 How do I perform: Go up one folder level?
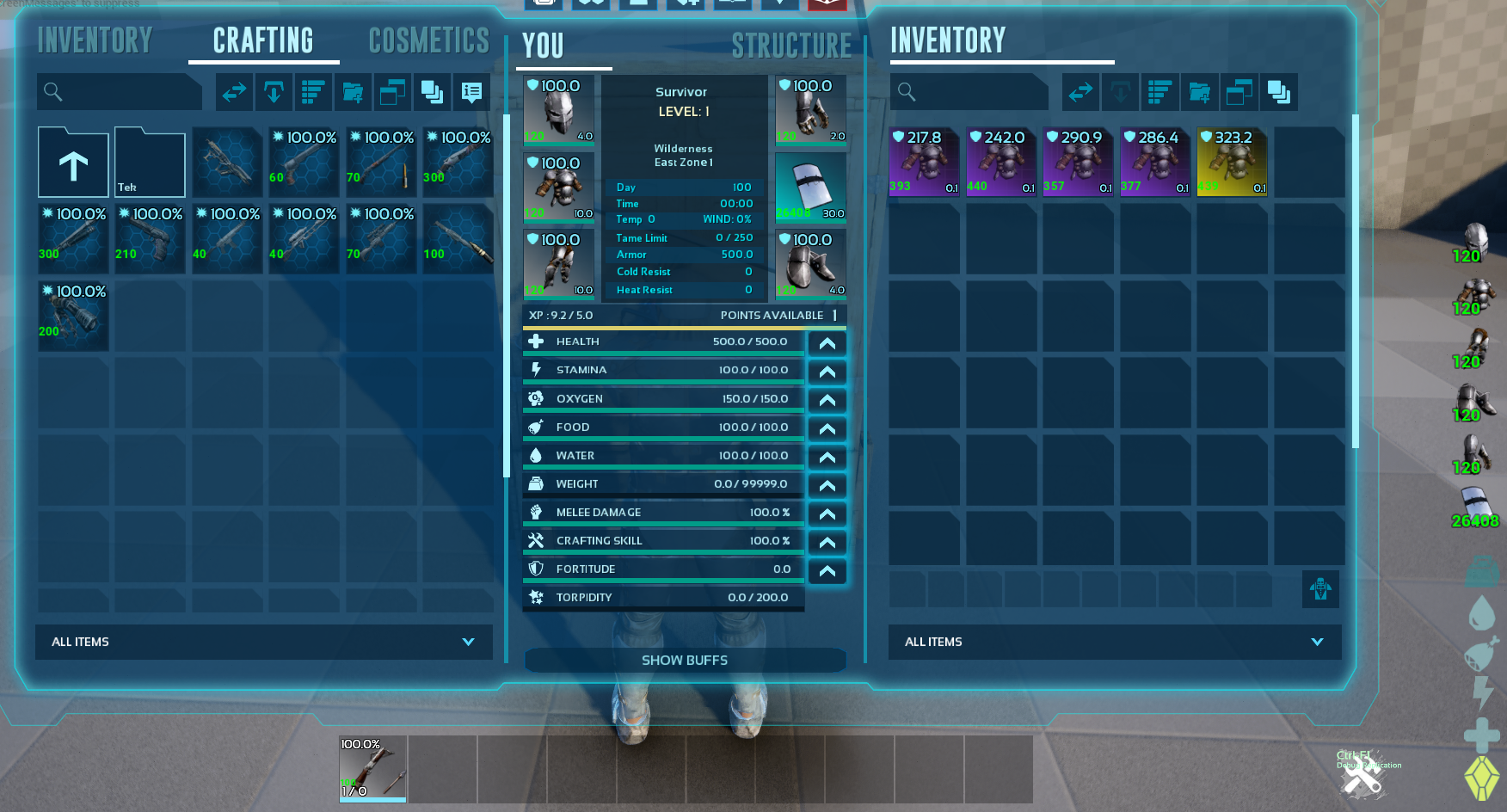[x=73, y=163]
